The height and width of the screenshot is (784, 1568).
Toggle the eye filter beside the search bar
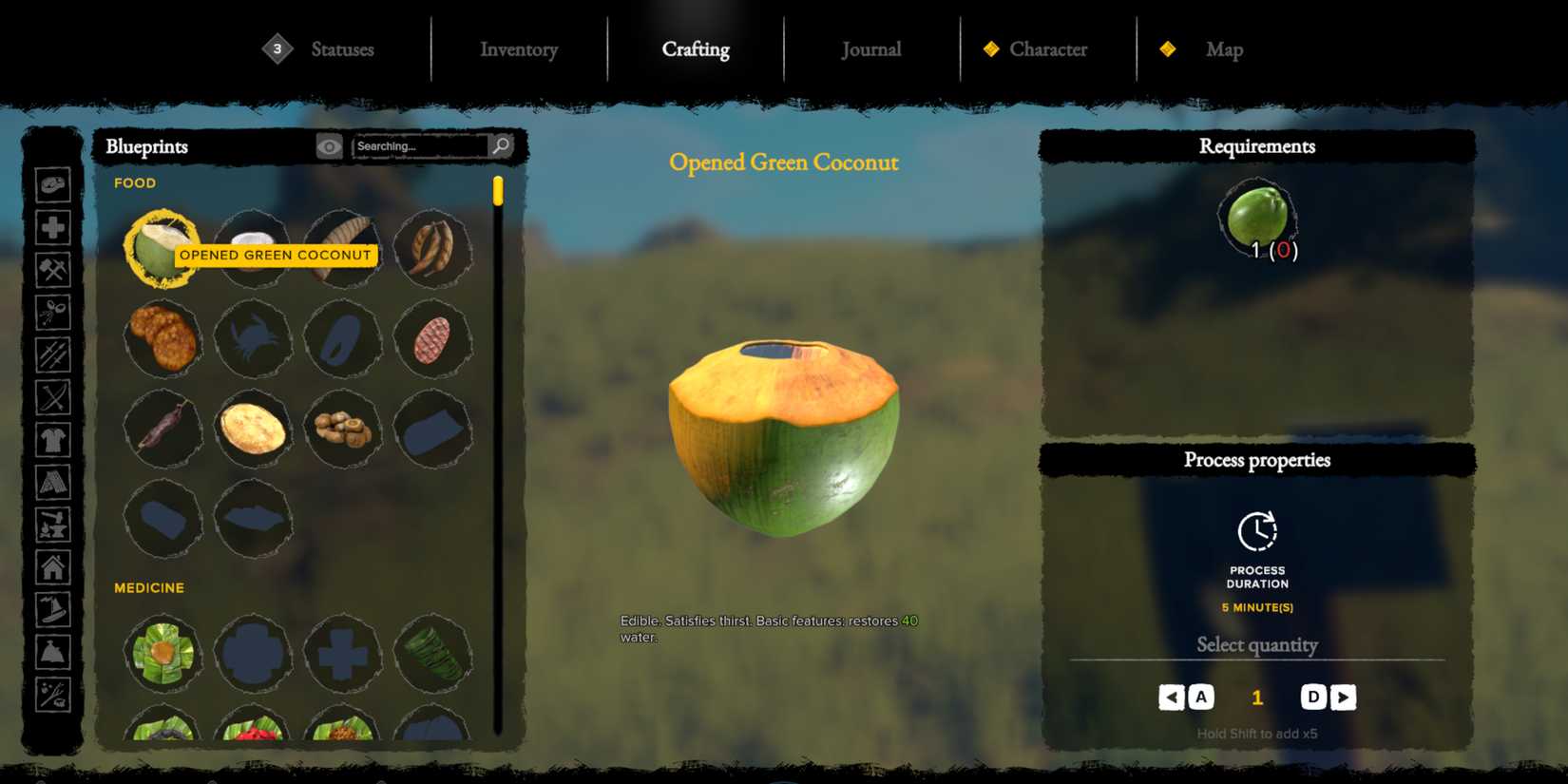pyautogui.click(x=330, y=145)
